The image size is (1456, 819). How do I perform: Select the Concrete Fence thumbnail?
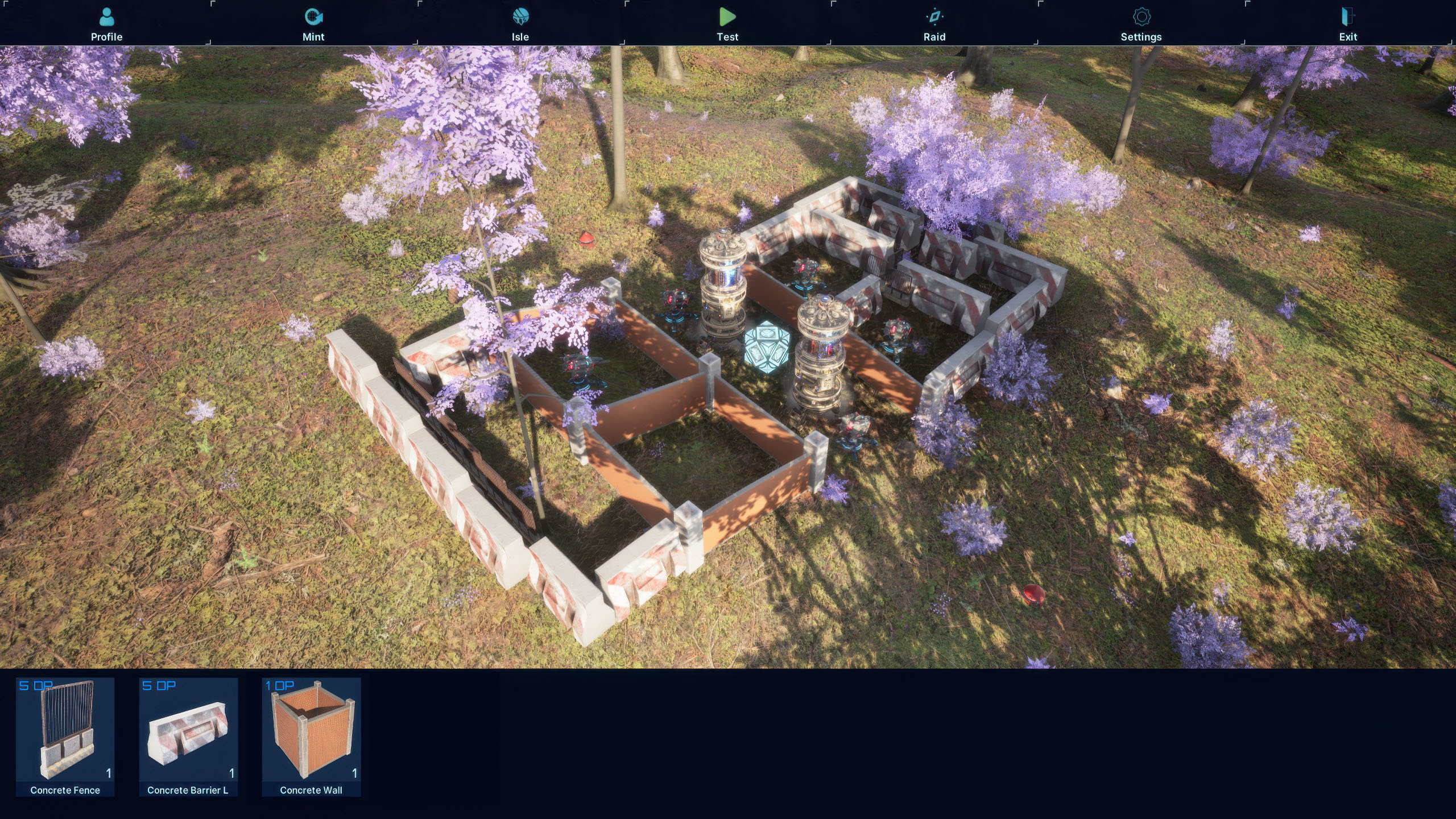(x=65, y=734)
